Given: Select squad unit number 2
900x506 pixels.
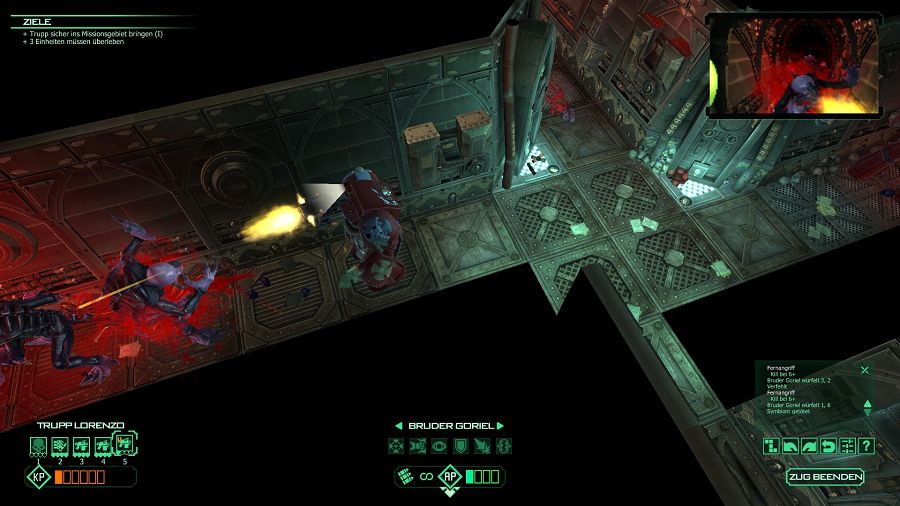Looking at the screenshot, I should pyautogui.click(x=60, y=443).
